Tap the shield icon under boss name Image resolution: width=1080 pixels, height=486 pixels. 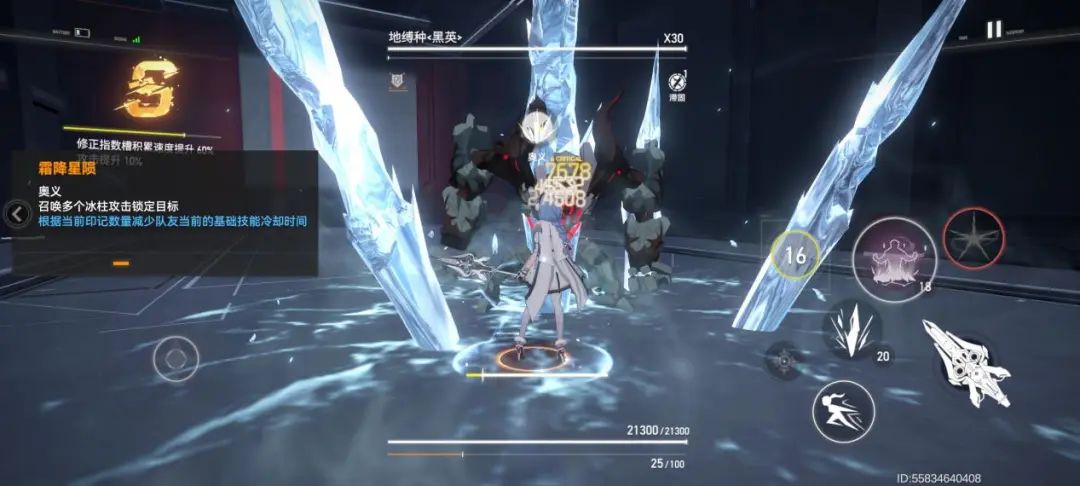point(397,79)
